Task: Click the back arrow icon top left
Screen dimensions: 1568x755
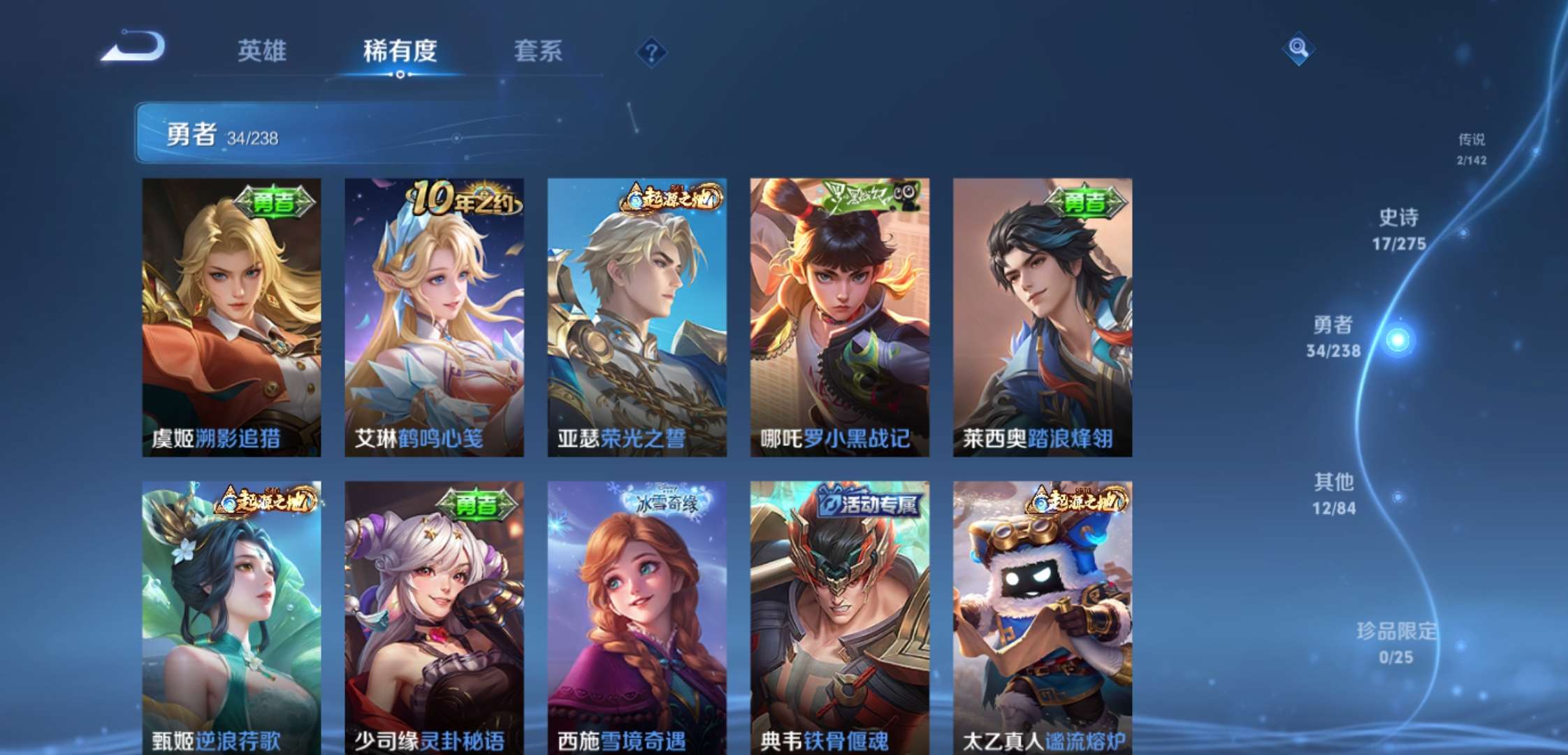Action: 135,50
